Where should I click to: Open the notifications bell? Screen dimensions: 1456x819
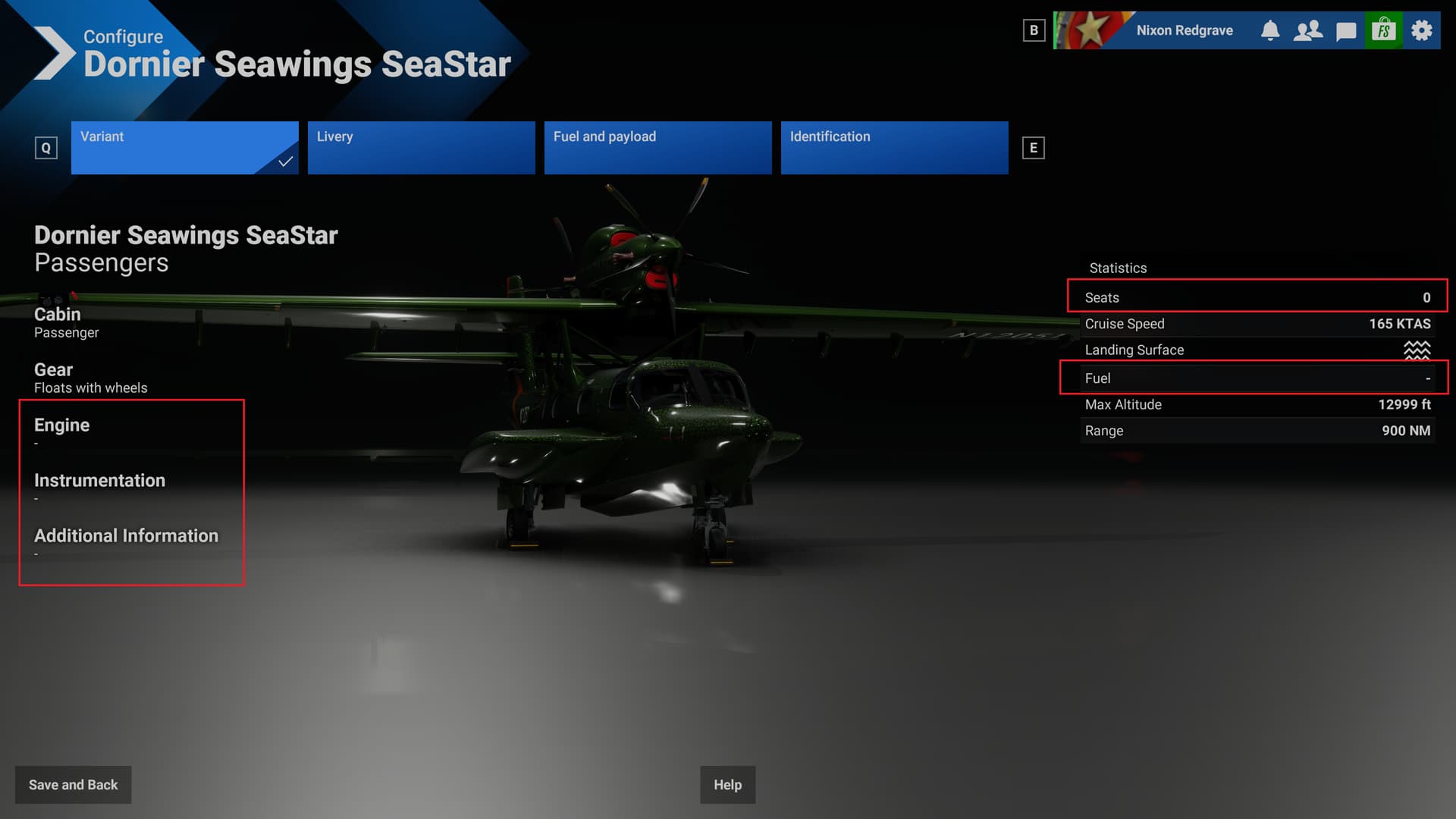pos(1270,30)
